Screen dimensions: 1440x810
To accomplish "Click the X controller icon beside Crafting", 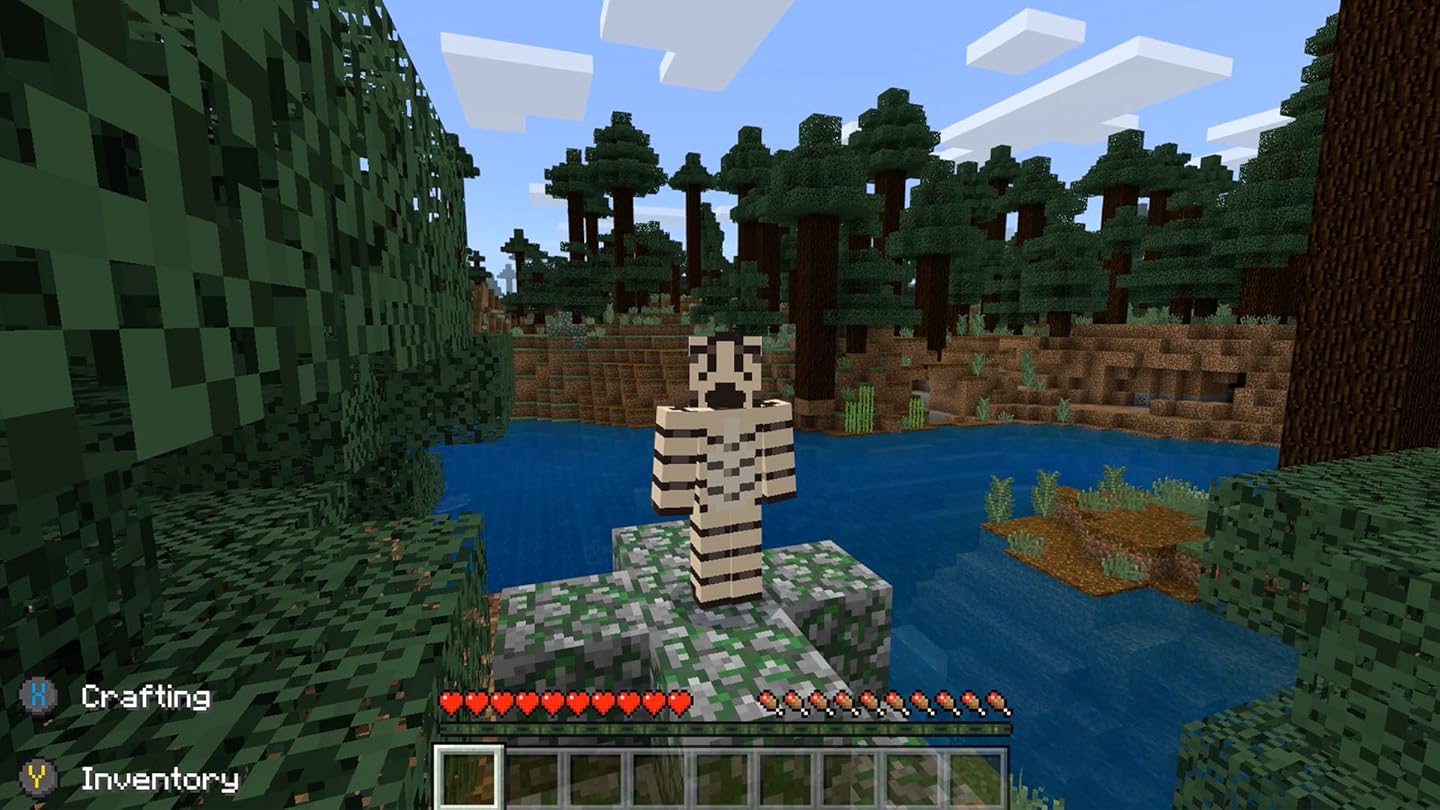I will pyautogui.click(x=36, y=696).
